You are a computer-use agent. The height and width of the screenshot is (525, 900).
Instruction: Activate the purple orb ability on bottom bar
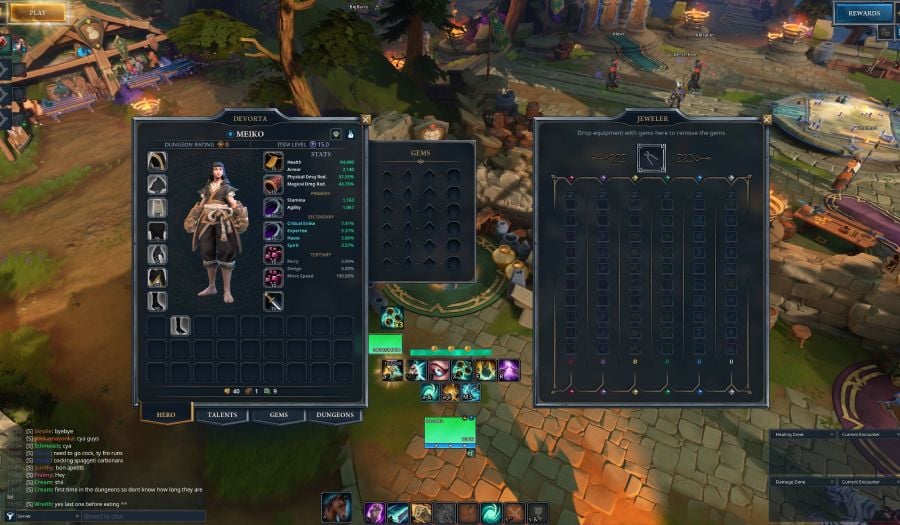point(375,513)
